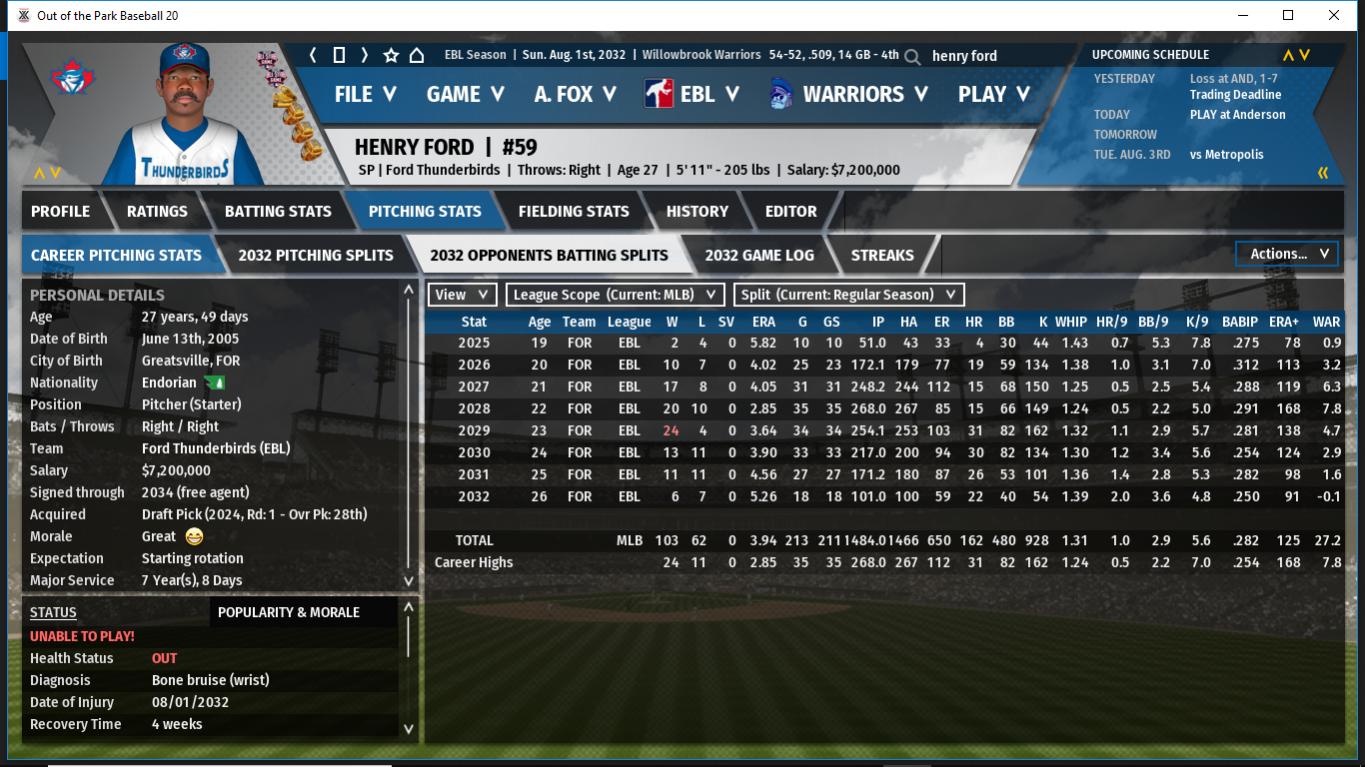Switch to the PROFILE tab
1365x767 pixels.
click(x=60, y=211)
